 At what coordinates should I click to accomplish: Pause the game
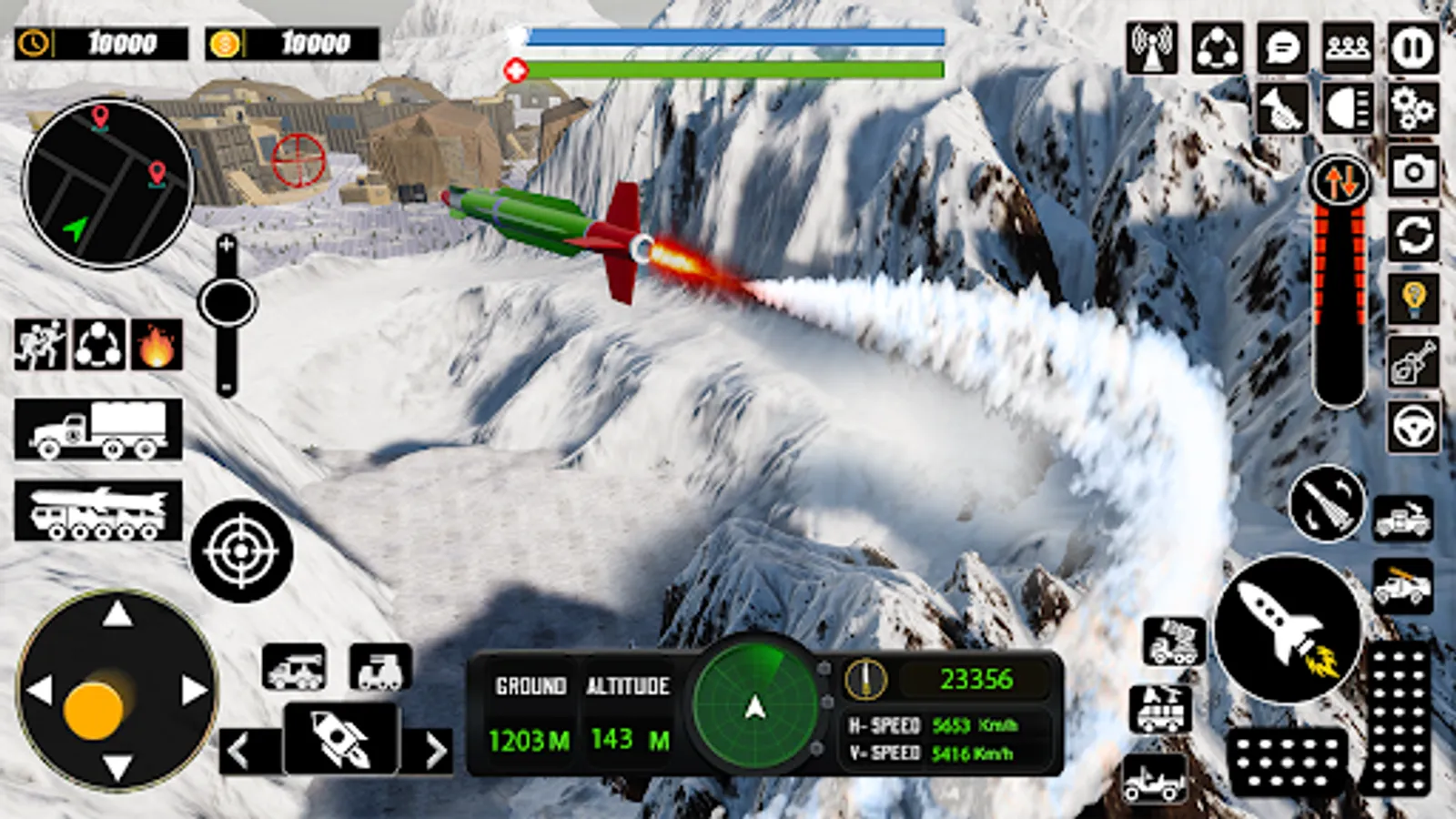(1412, 47)
